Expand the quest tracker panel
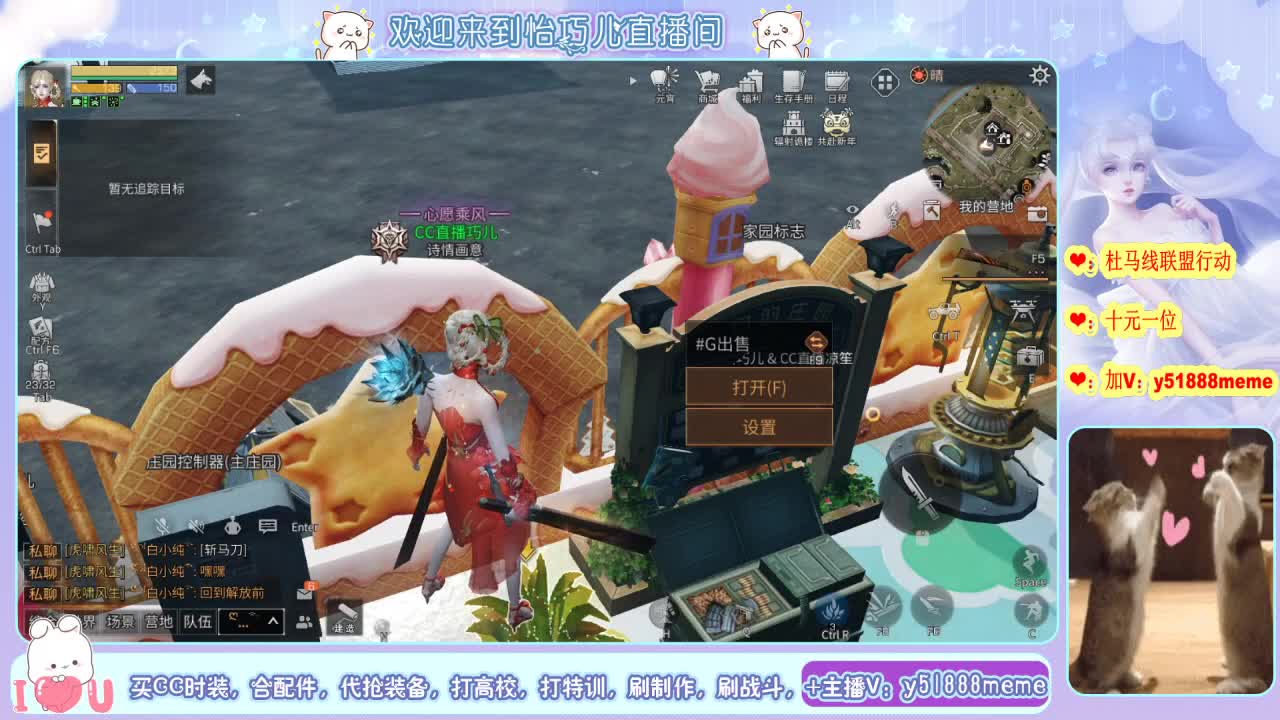This screenshot has height=720, width=1280. pos(41,155)
